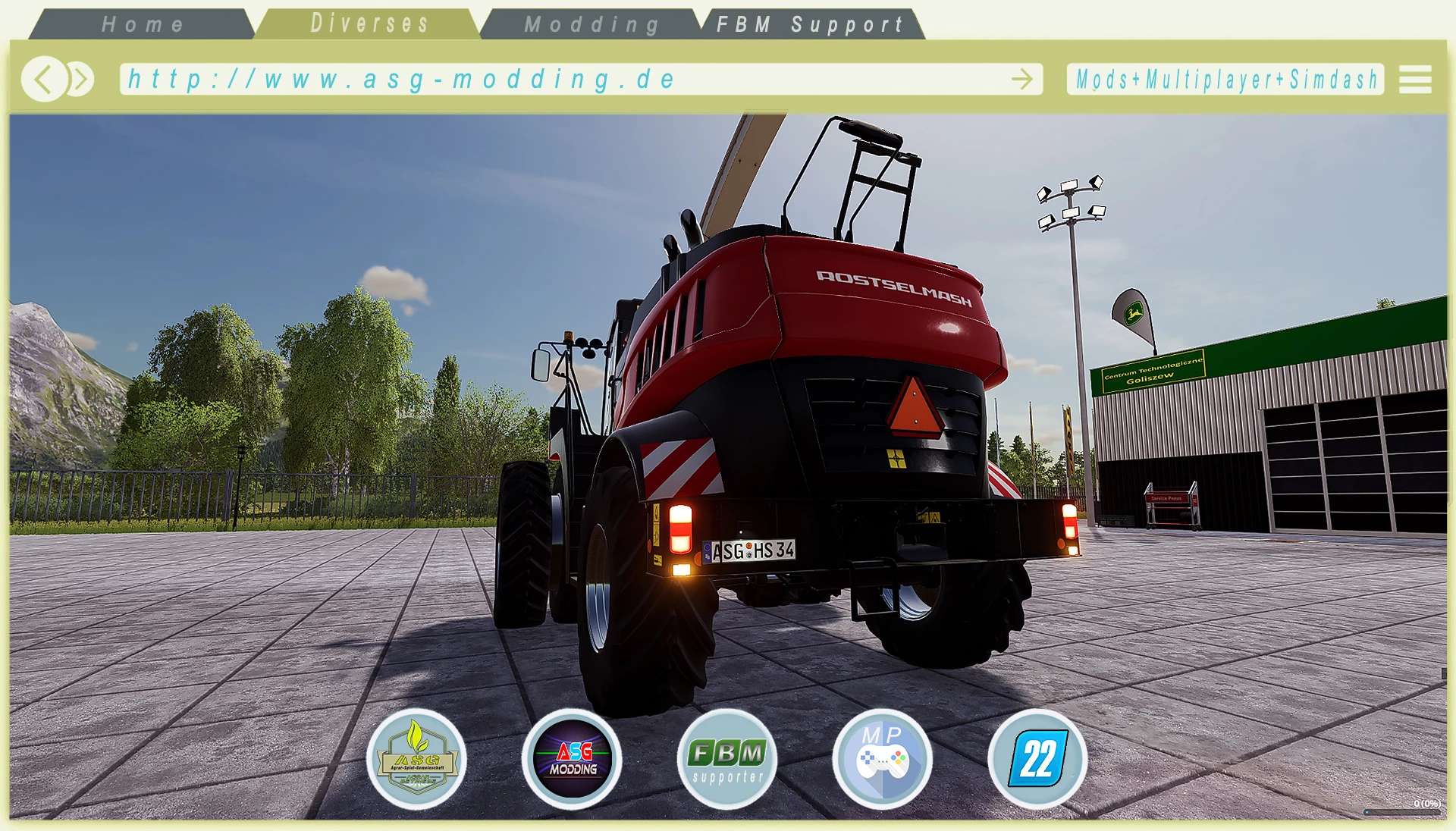Select the ASG Modding round icon

point(573,759)
